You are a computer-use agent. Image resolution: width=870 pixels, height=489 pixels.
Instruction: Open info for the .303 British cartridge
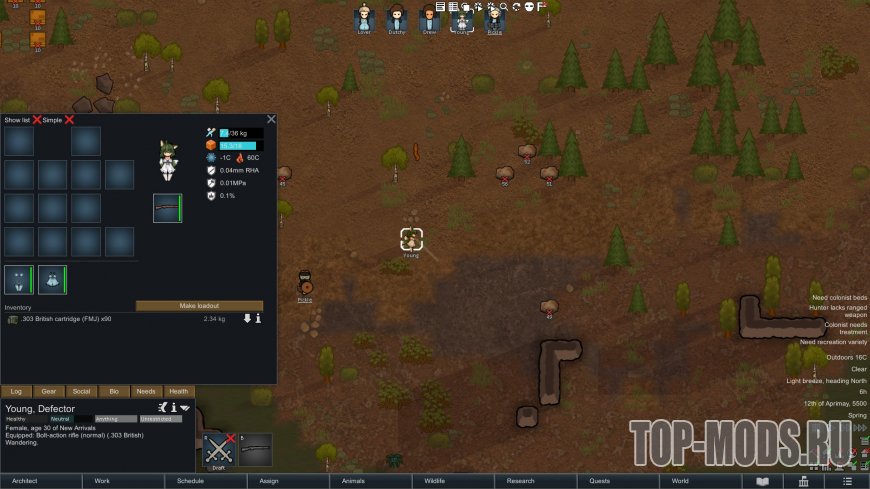click(x=258, y=319)
